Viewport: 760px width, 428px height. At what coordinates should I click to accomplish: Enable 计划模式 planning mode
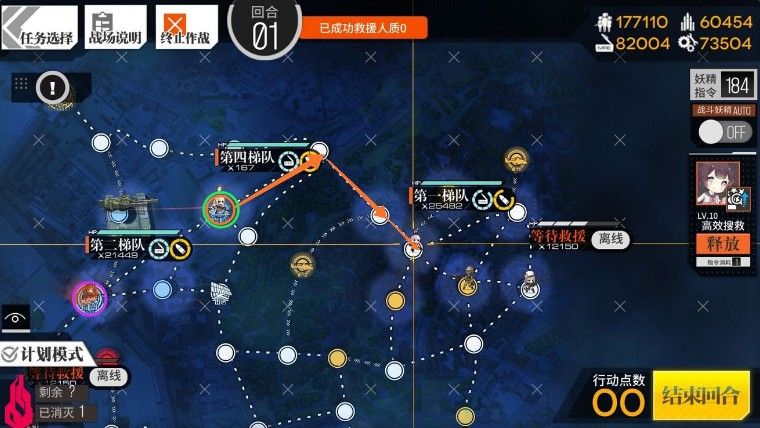point(48,353)
